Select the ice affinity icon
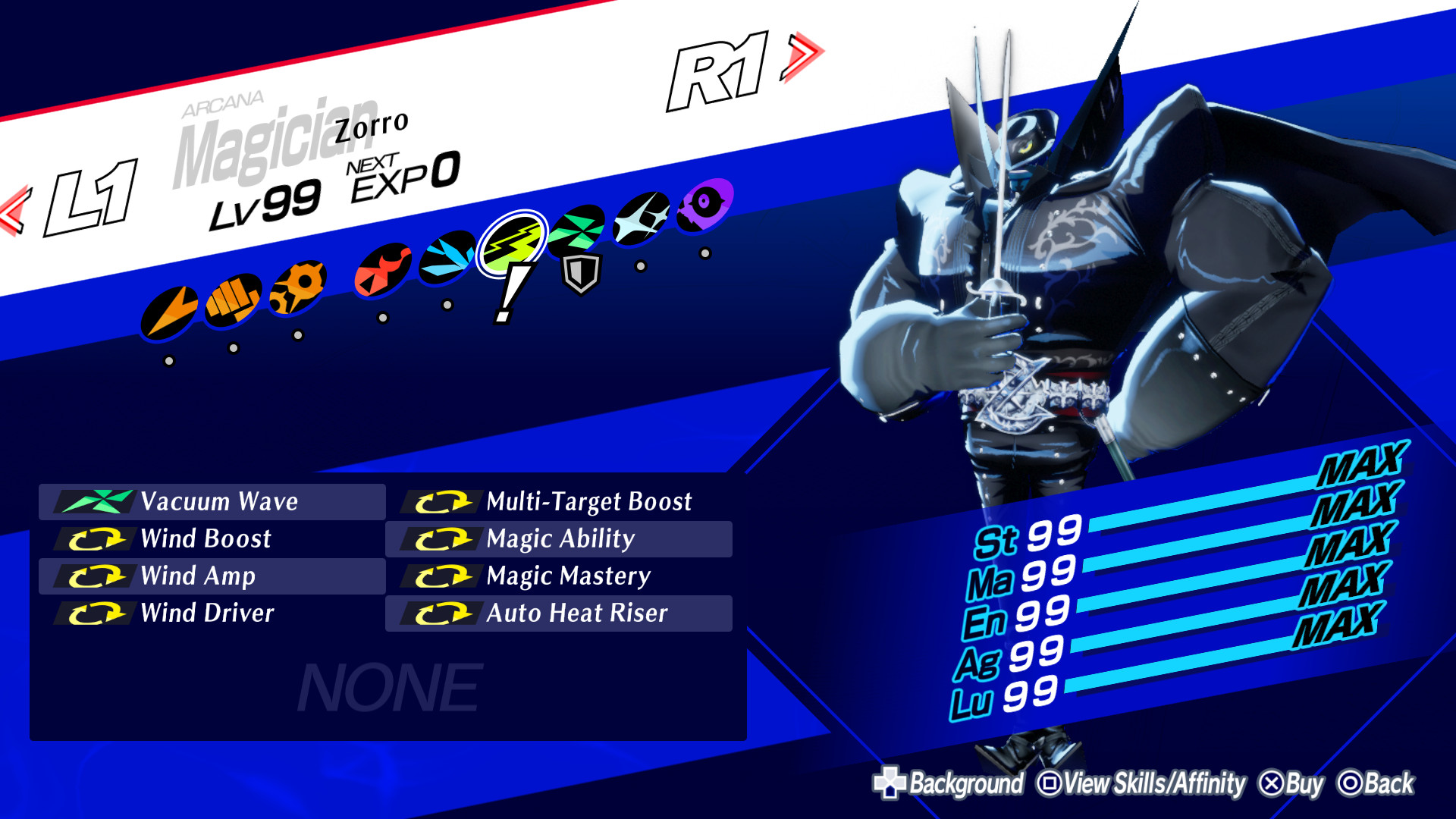Viewport: 1456px width, 819px height. pyautogui.click(x=446, y=256)
